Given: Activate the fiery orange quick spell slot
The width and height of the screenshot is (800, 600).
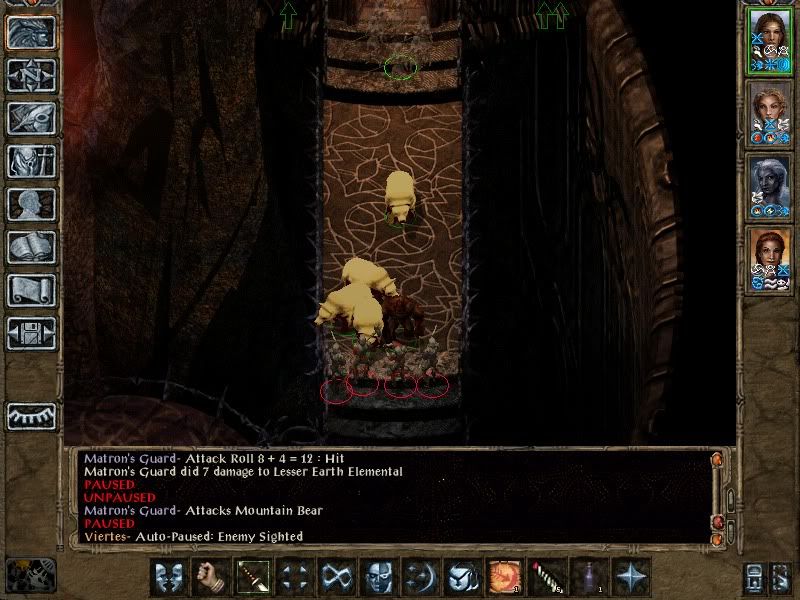Looking at the screenshot, I should (x=503, y=577).
